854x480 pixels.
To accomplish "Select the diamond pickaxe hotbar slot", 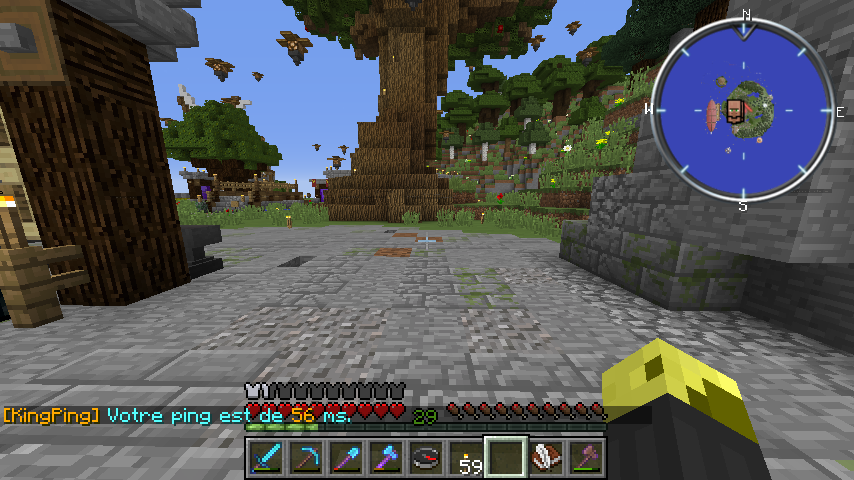I will (x=305, y=458).
